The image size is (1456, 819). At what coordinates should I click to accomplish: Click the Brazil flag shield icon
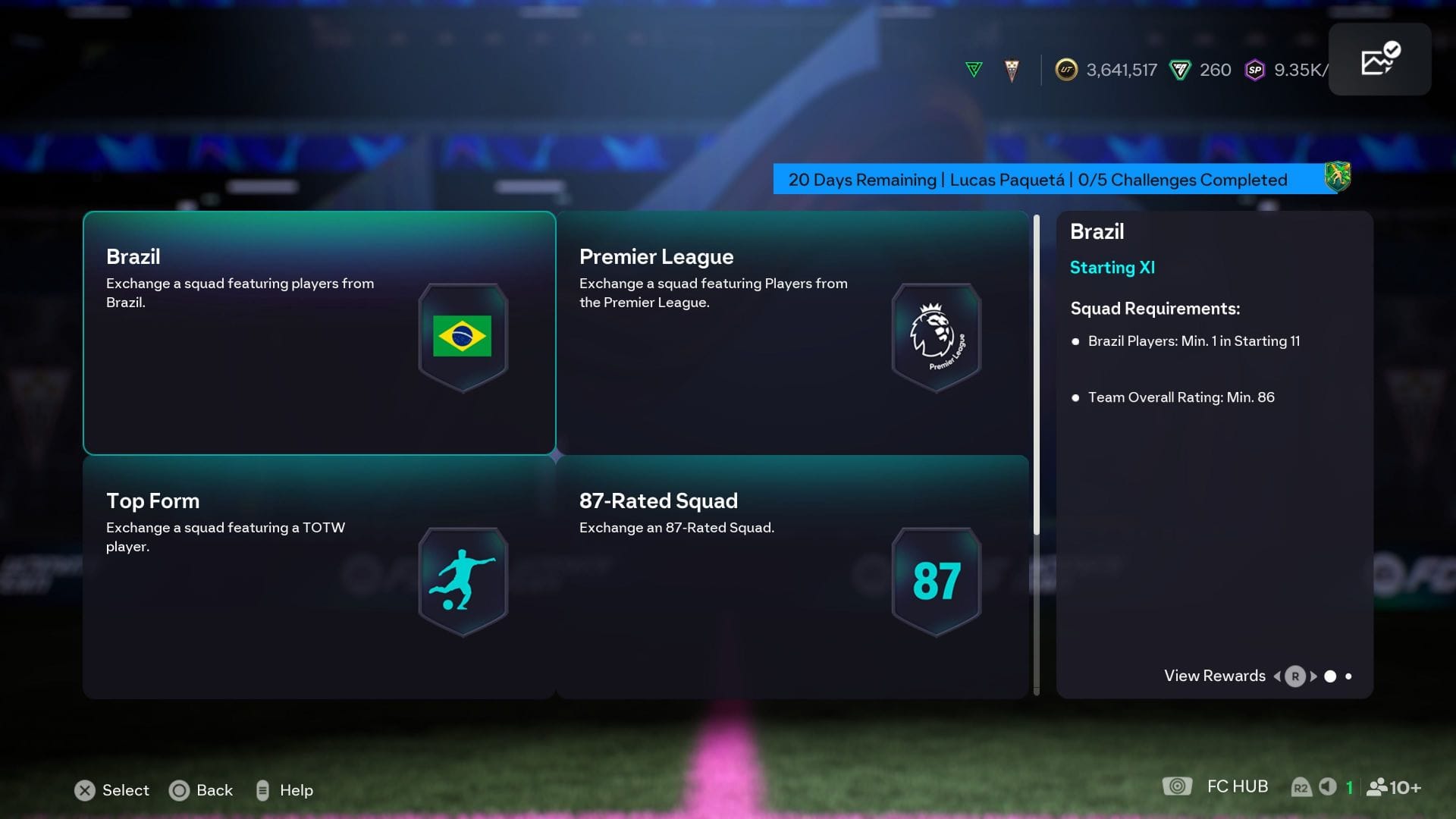tap(463, 336)
